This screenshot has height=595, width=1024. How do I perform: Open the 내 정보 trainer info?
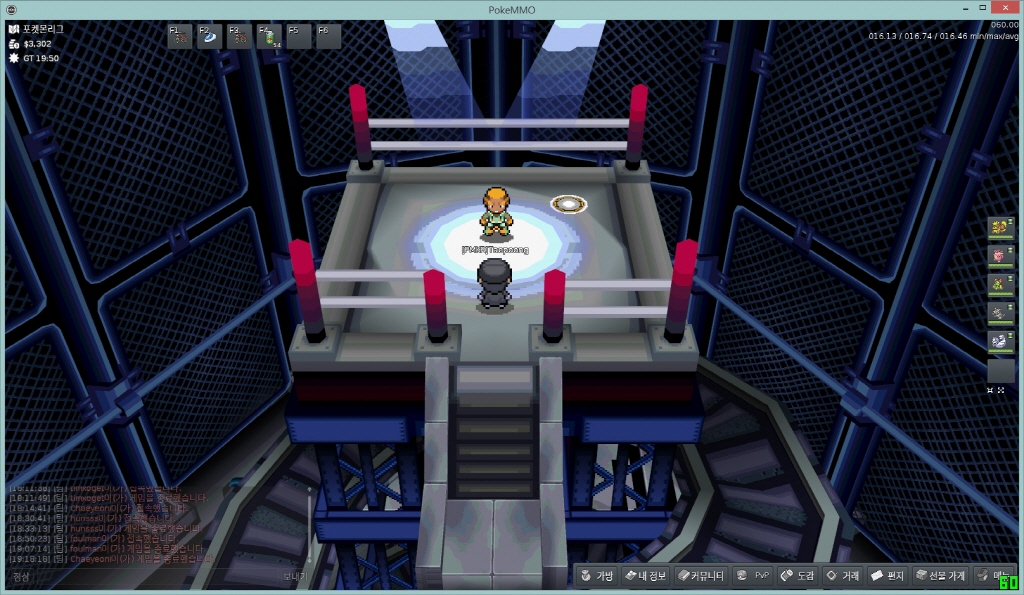click(x=644, y=576)
